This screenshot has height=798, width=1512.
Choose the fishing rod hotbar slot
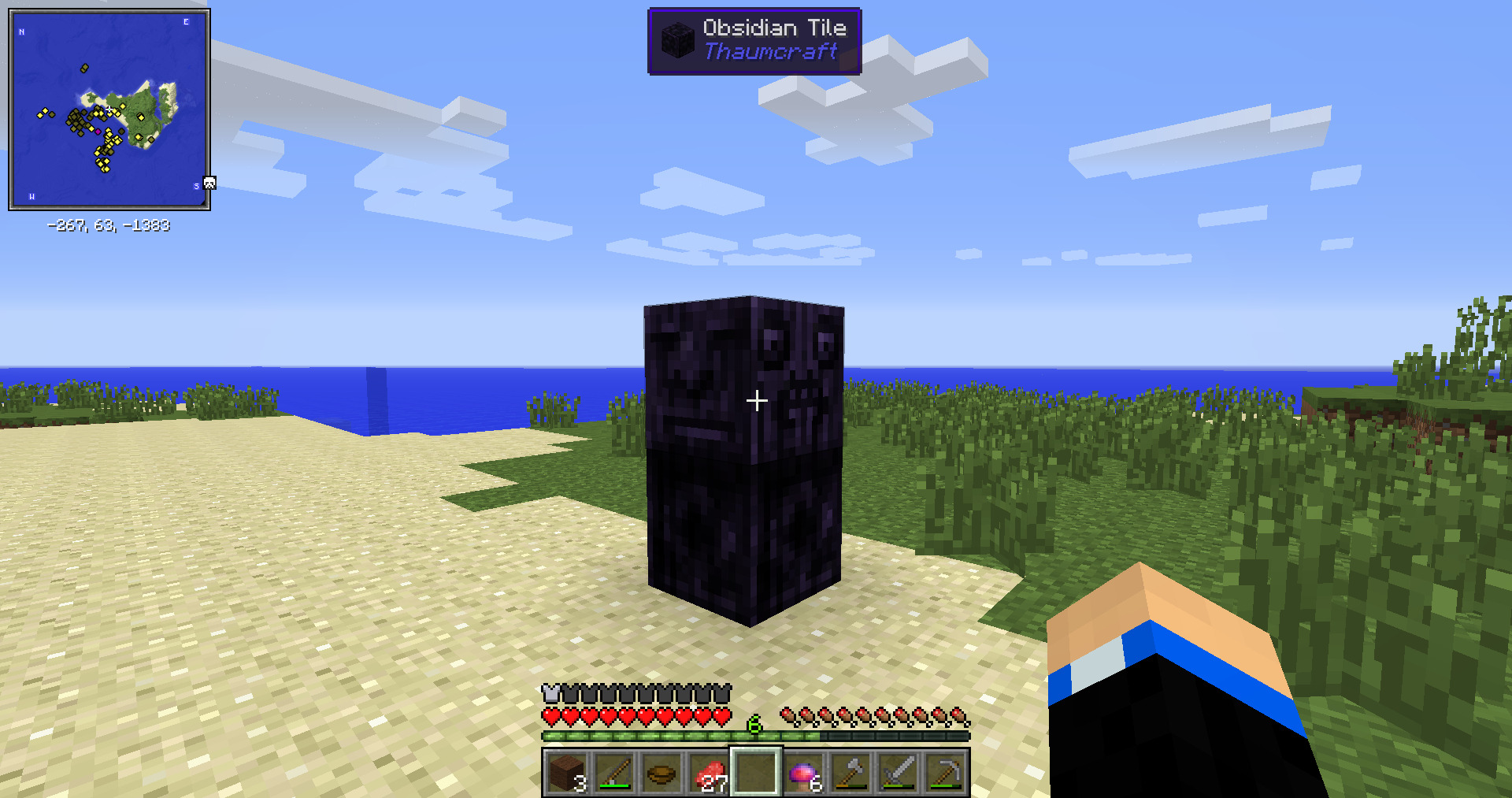(x=614, y=772)
